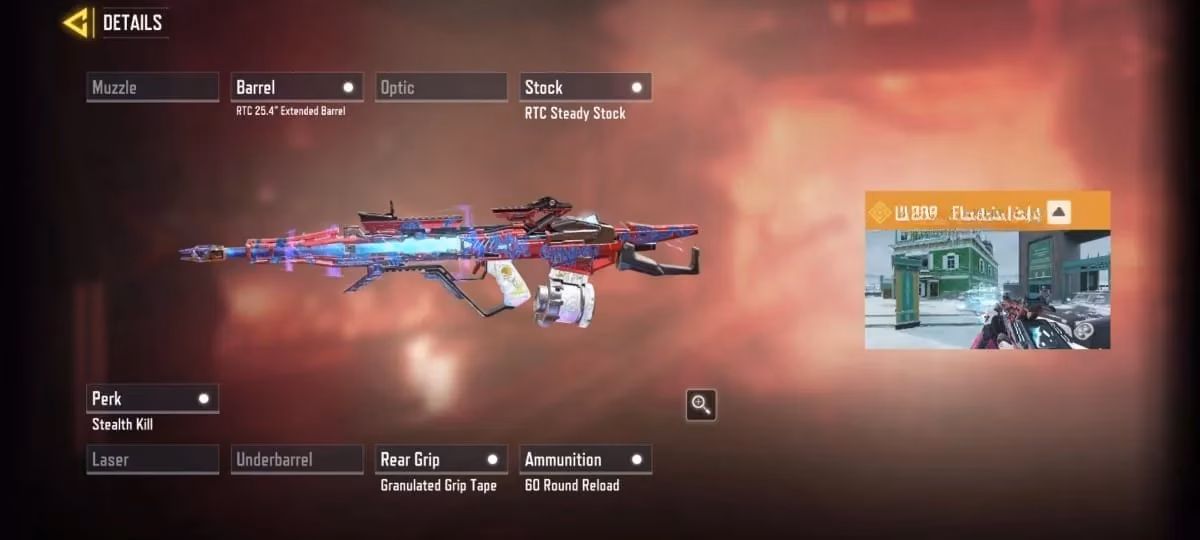The height and width of the screenshot is (540, 1200).
Task: Open the weapon gameplay preview thumbnail
Action: tap(987, 290)
